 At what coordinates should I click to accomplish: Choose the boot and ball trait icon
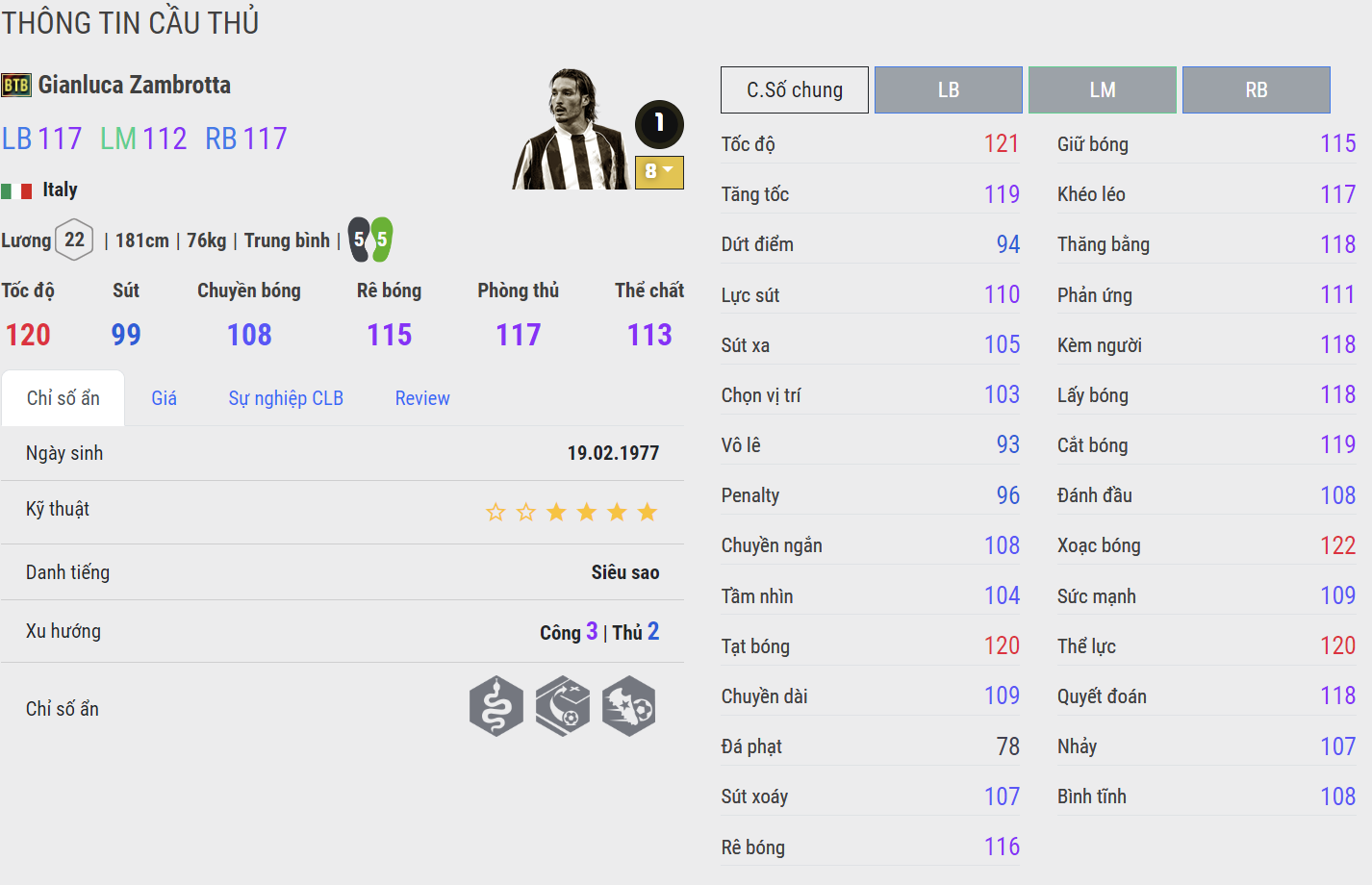click(x=629, y=706)
